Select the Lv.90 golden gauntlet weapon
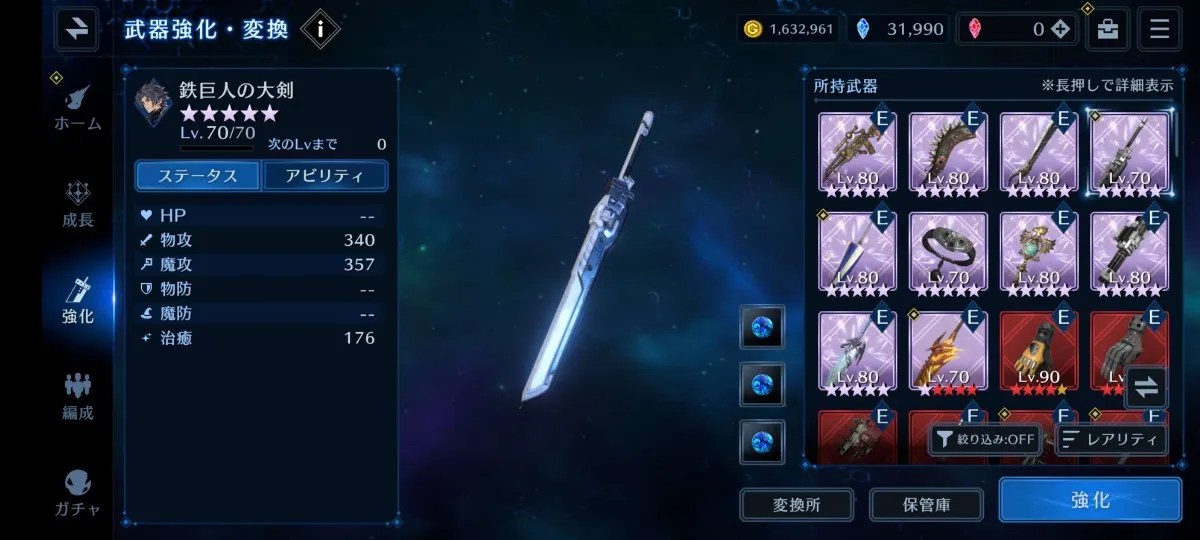 point(1039,352)
